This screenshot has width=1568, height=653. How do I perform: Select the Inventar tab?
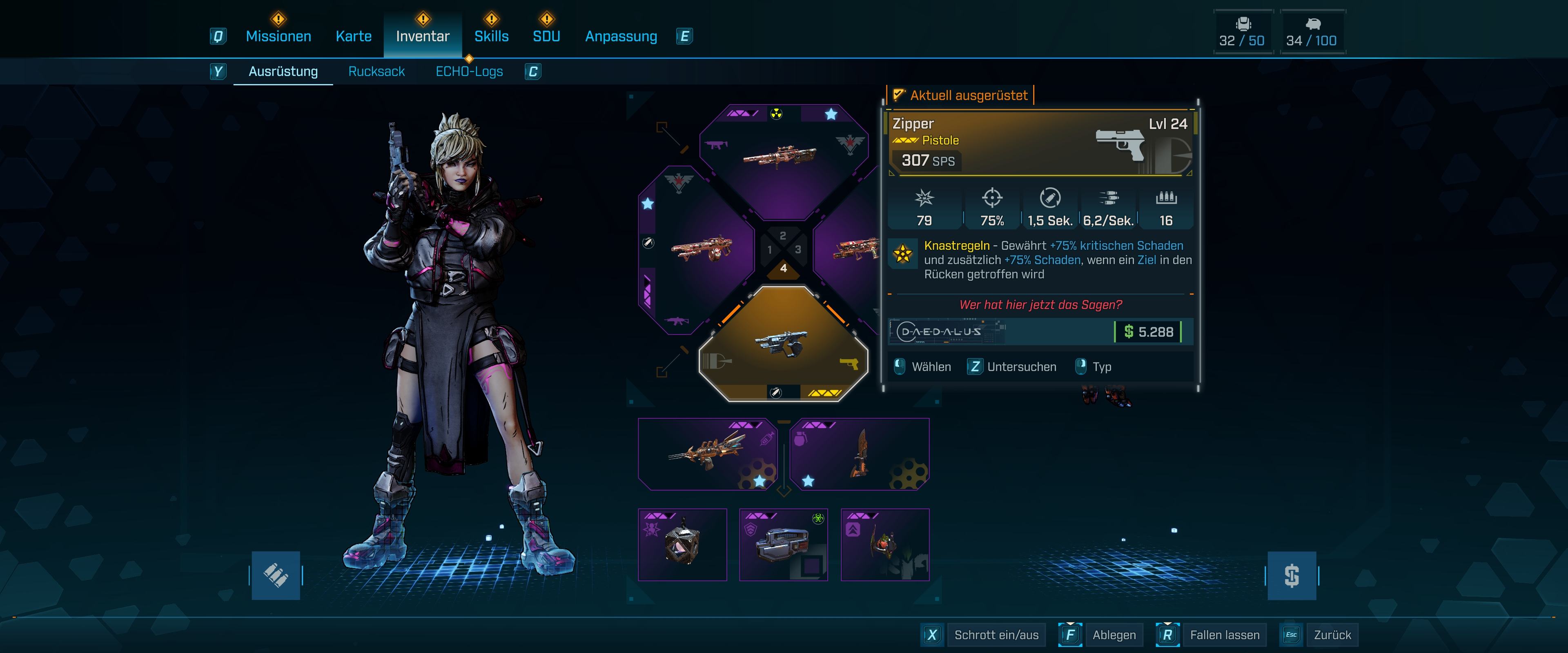423,36
